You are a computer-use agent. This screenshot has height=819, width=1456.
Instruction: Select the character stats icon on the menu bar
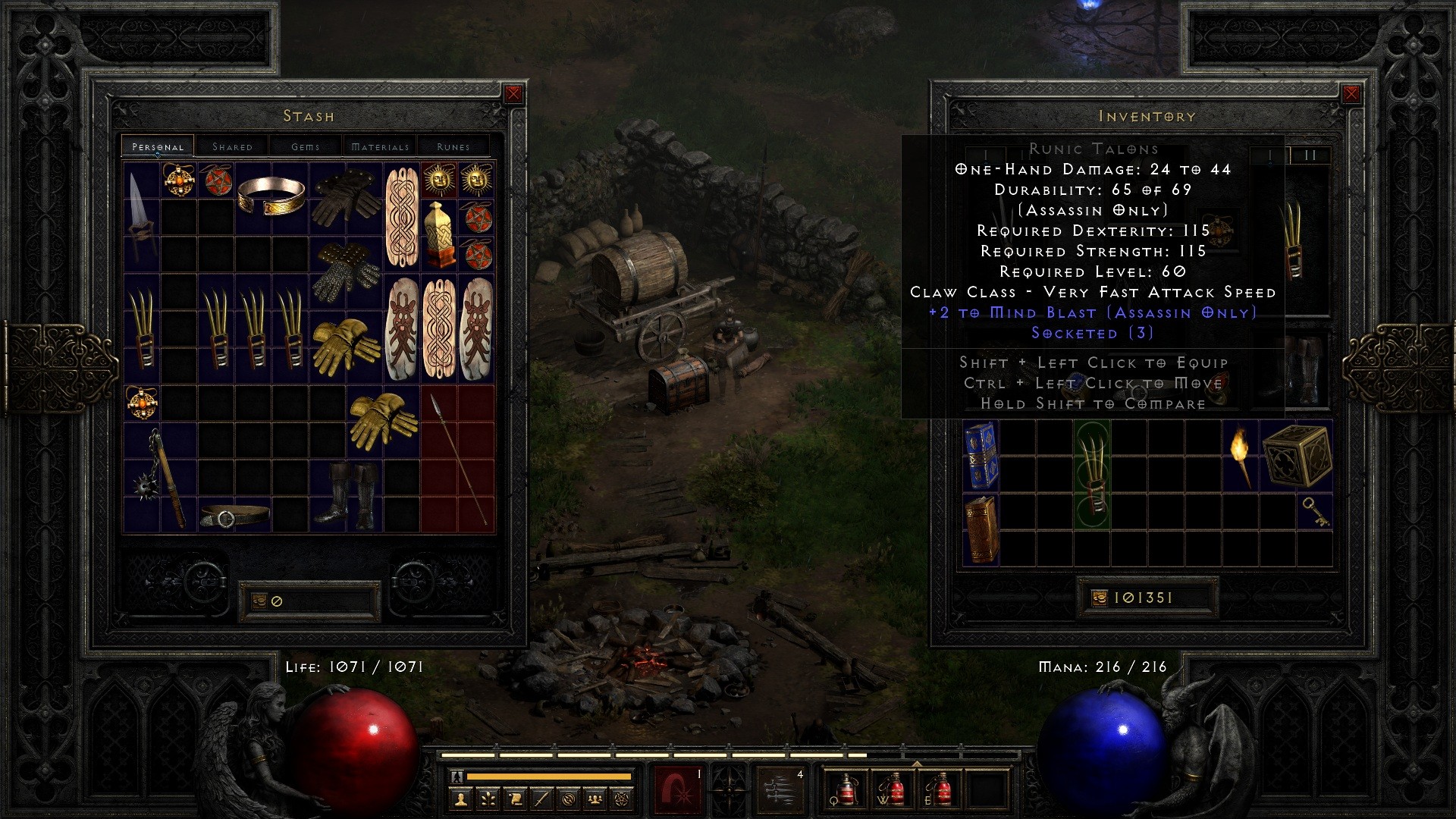[x=462, y=799]
